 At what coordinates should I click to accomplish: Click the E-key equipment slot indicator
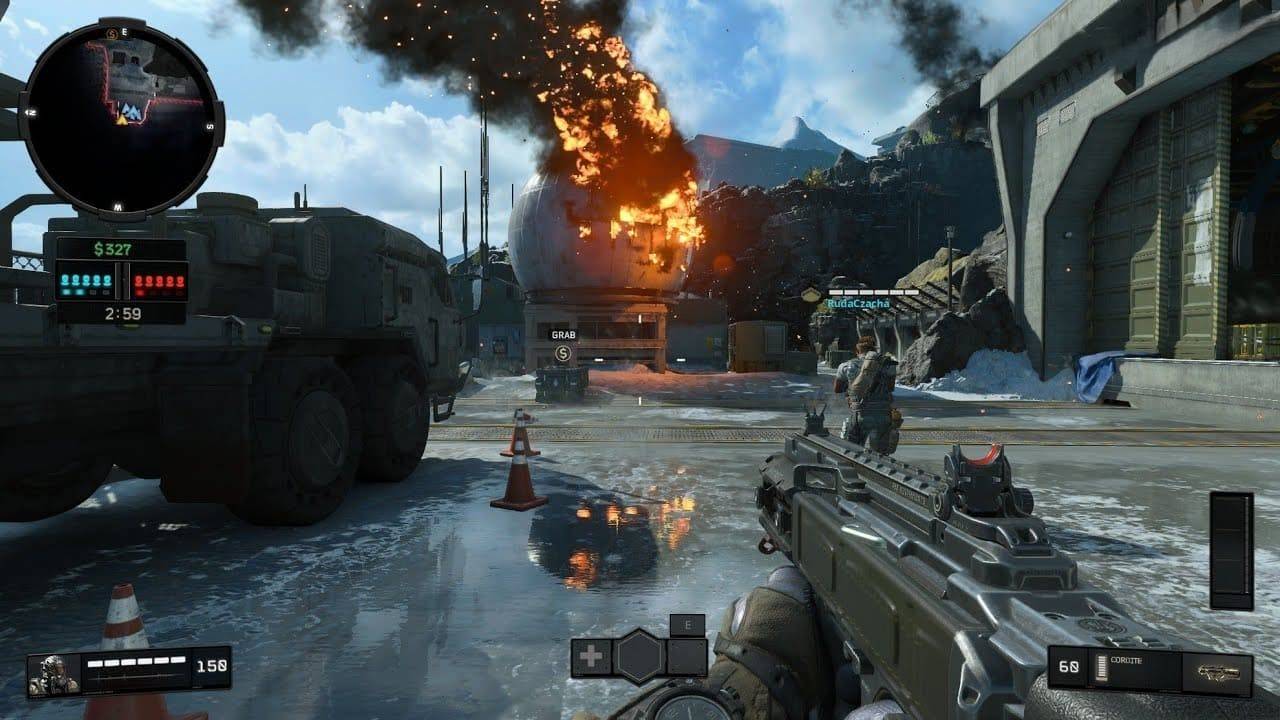click(x=687, y=625)
